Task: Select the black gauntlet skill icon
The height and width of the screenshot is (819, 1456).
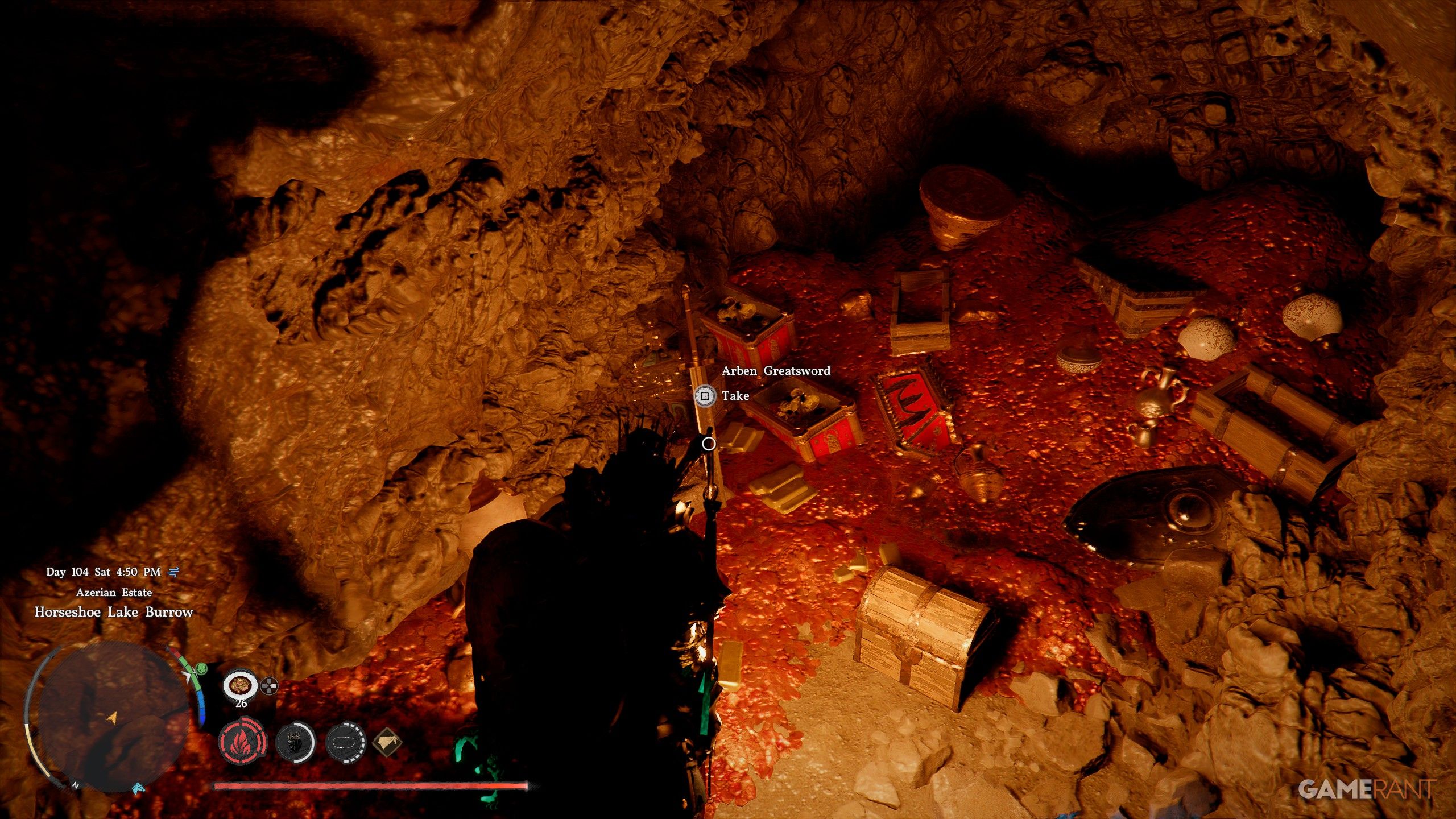Action: point(295,742)
